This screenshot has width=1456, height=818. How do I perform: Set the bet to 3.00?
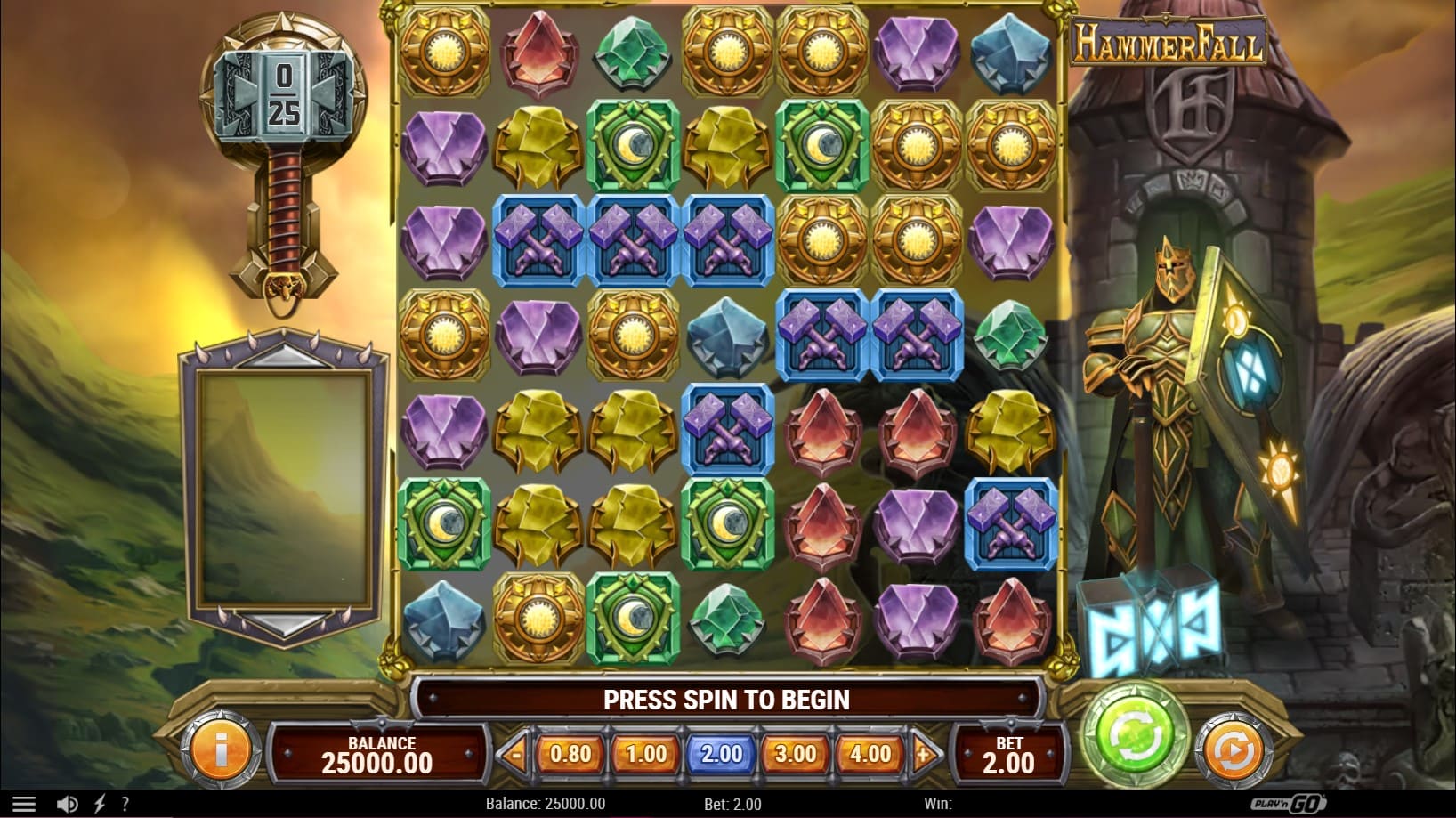click(x=796, y=754)
